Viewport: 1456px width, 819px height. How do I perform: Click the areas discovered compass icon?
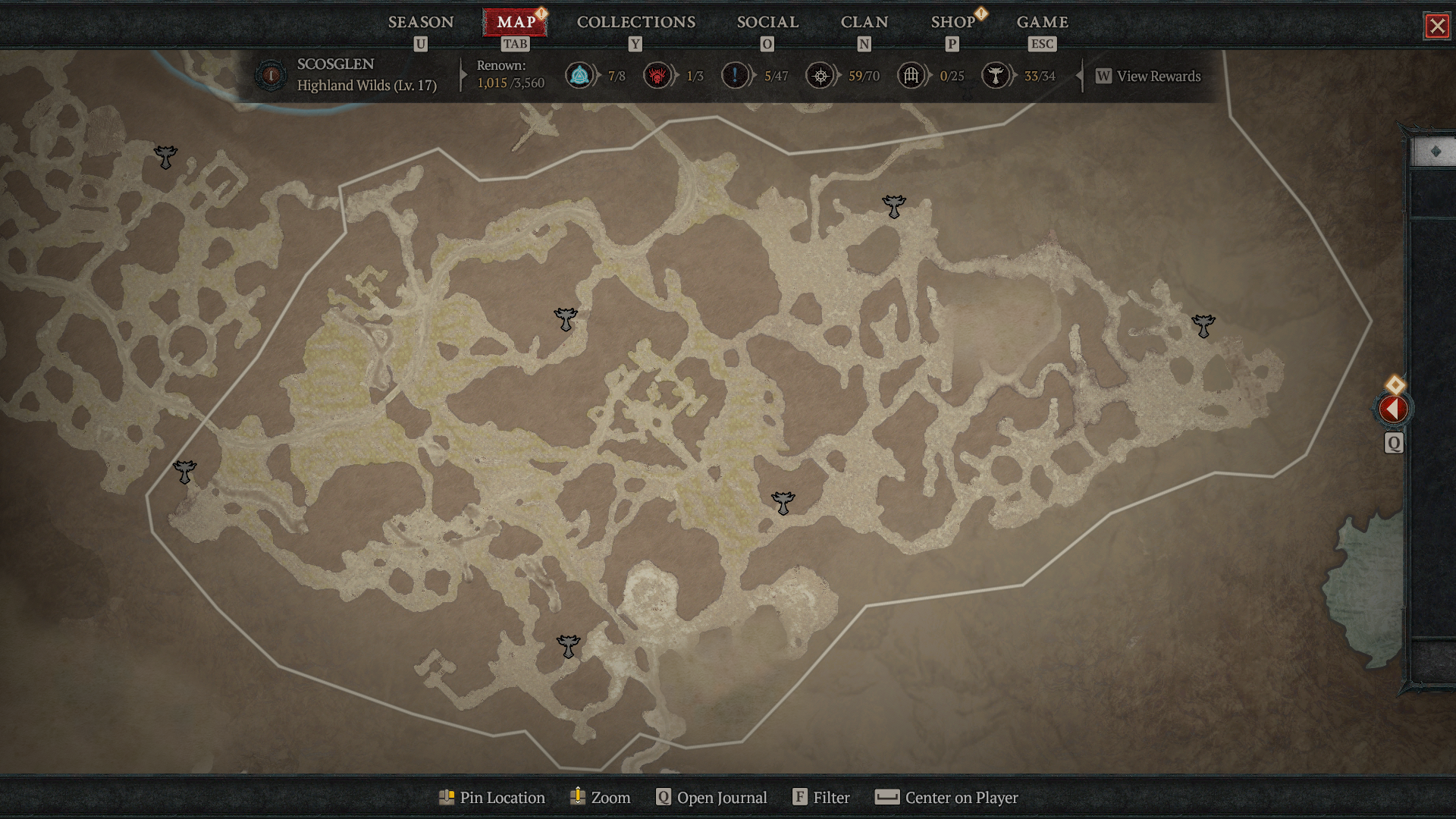click(x=820, y=76)
